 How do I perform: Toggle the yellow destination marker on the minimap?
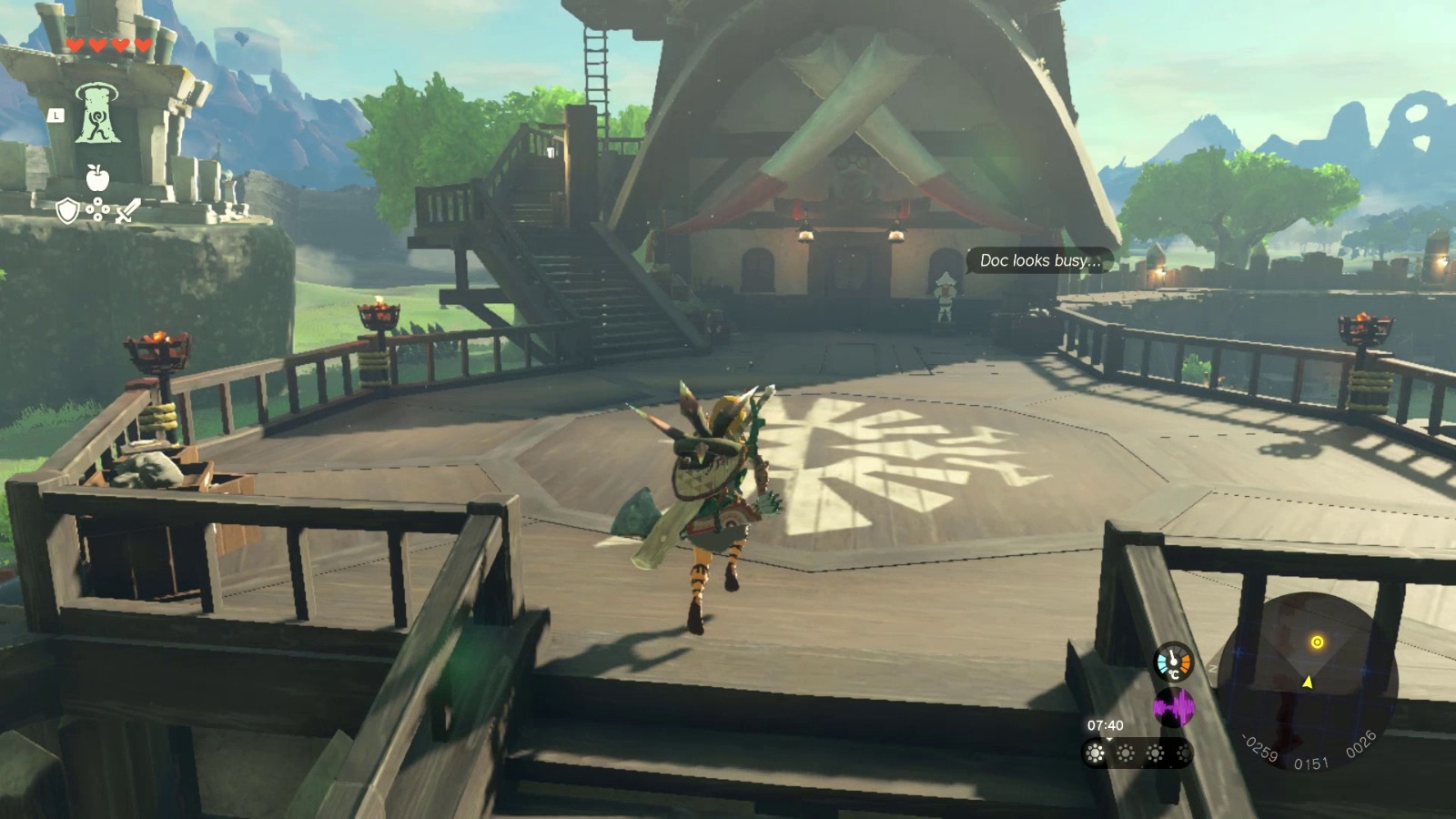click(1318, 642)
